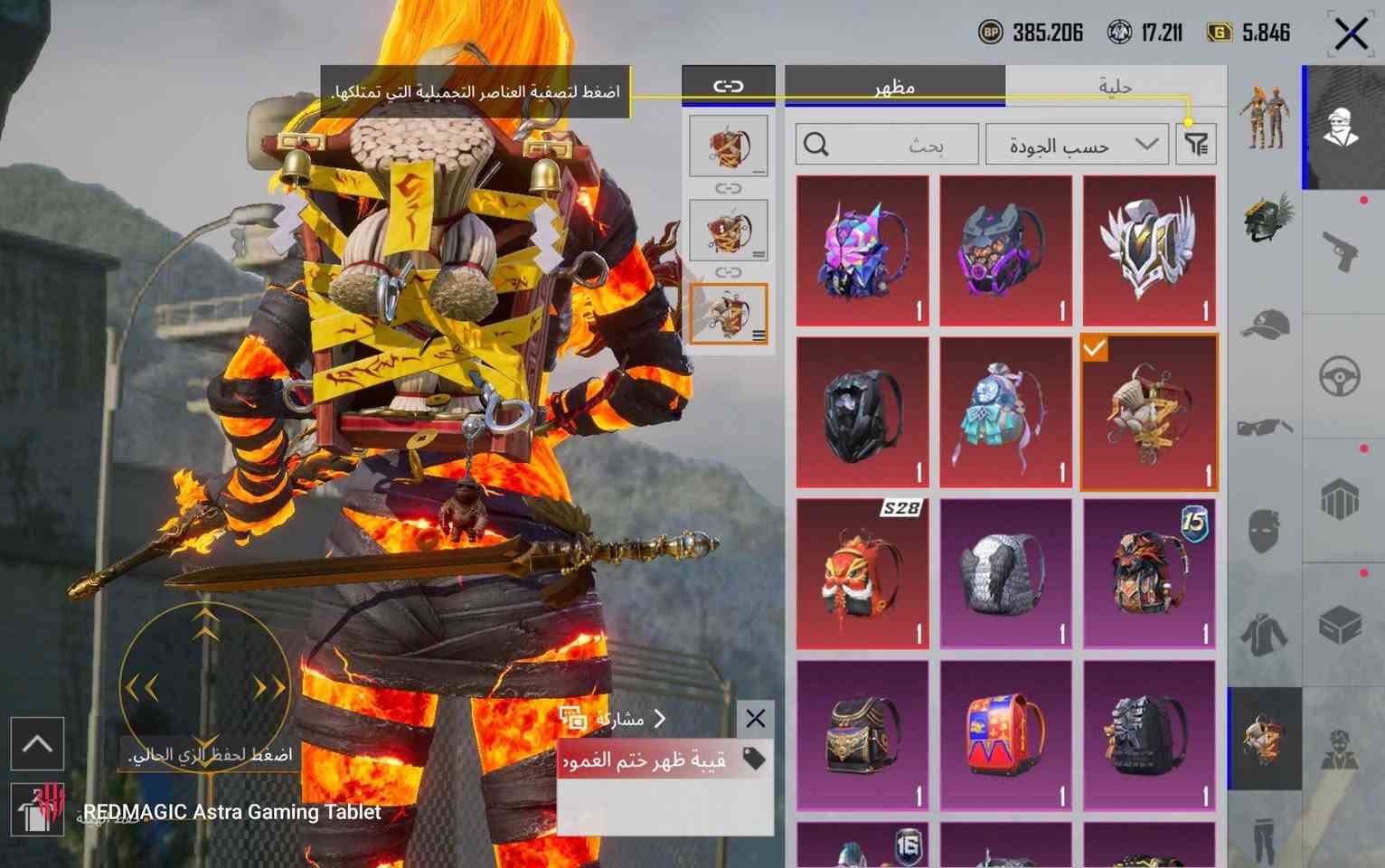Choose the red and blue school backpack

click(x=1005, y=734)
